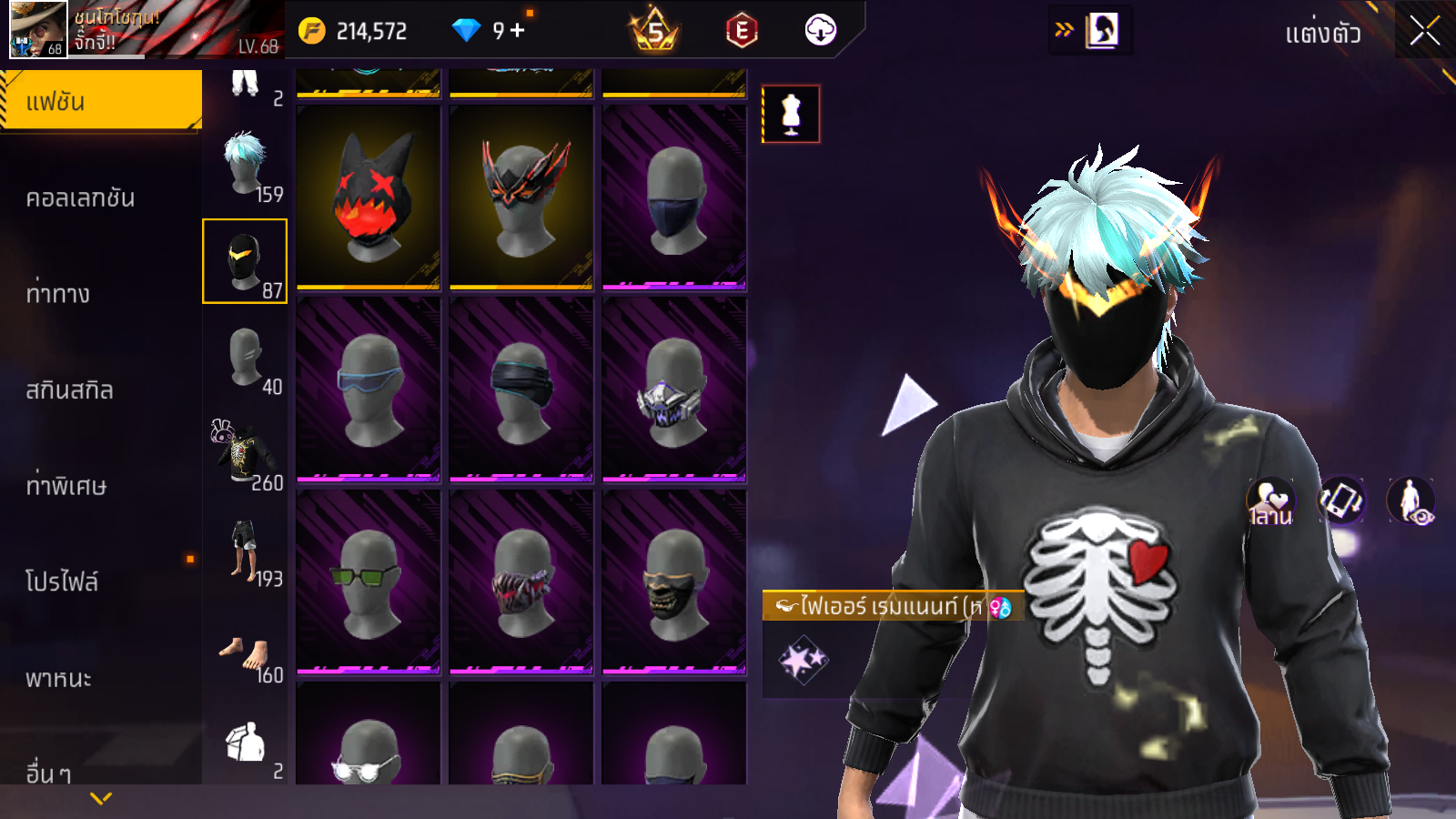Tap the blue diamond currency plus button
This screenshot has width=1456, height=819.
coord(518,31)
